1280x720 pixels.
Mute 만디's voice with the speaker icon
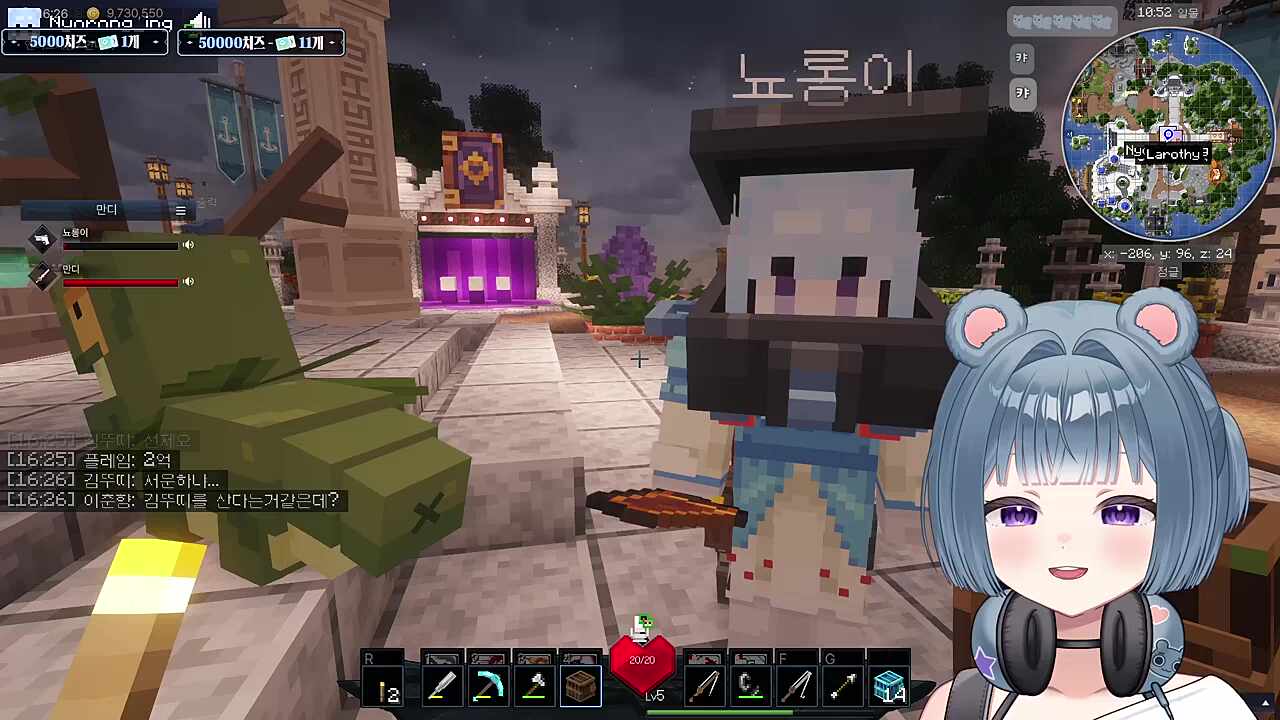(x=188, y=281)
